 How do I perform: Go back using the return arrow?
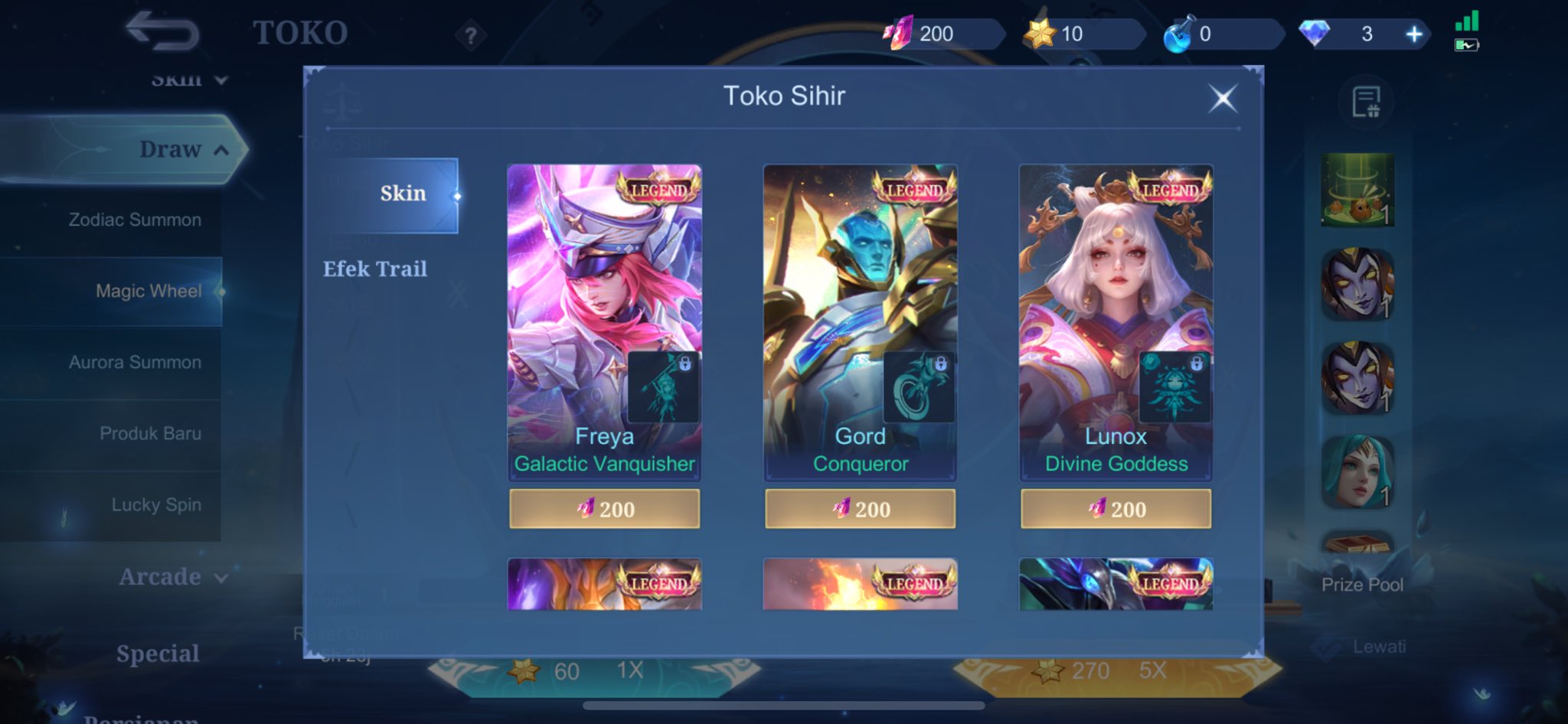(162, 32)
